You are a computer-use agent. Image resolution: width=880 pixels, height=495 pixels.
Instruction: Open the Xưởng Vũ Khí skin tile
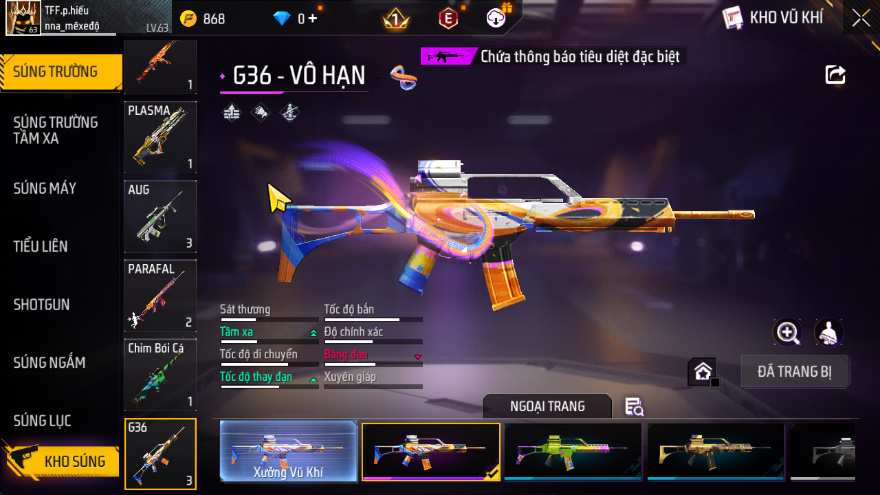point(288,452)
